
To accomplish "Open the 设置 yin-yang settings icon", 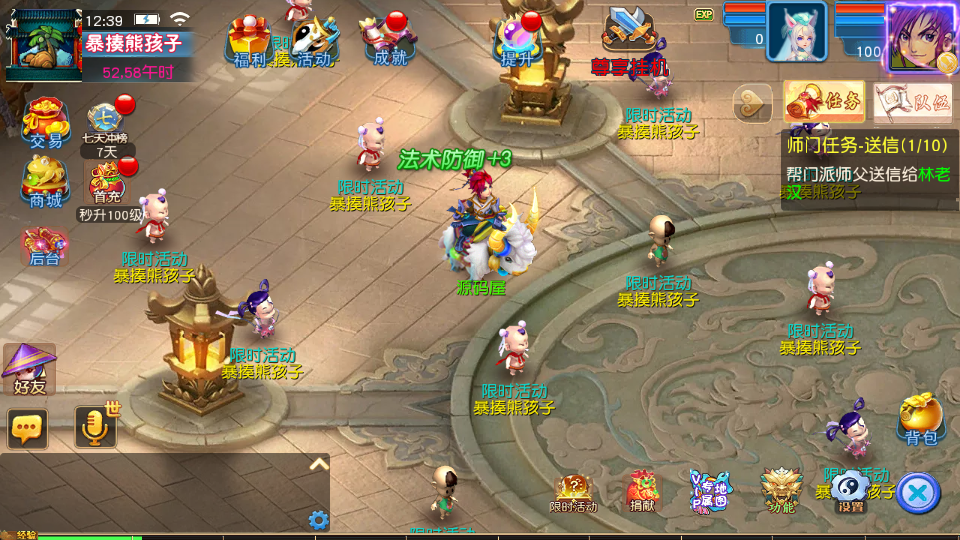I will click(850, 490).
